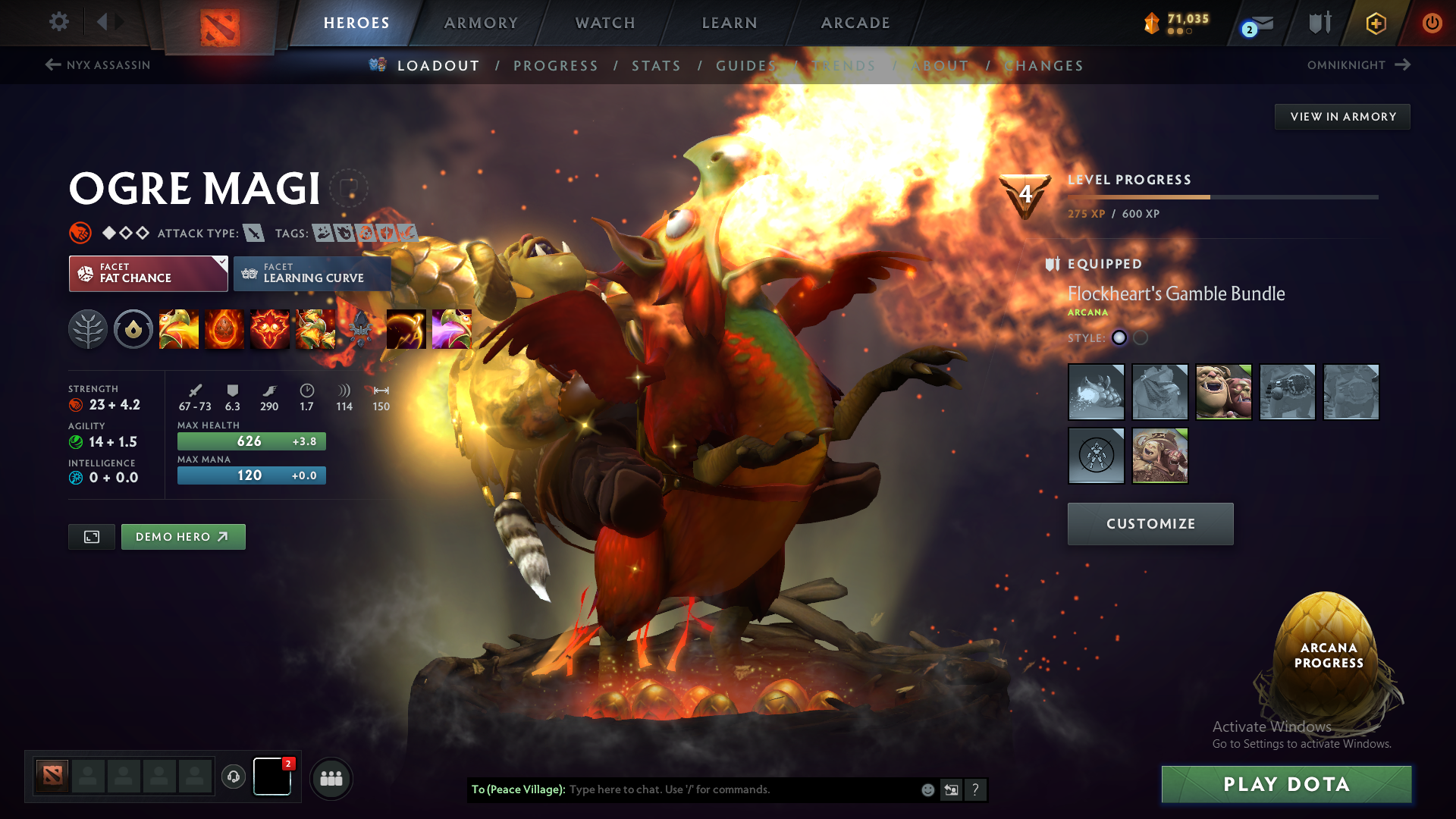This screenshot has height=819, width=1456.
Task: Click the Plus subscription hexagon icon
Action: pos(1375,23)
